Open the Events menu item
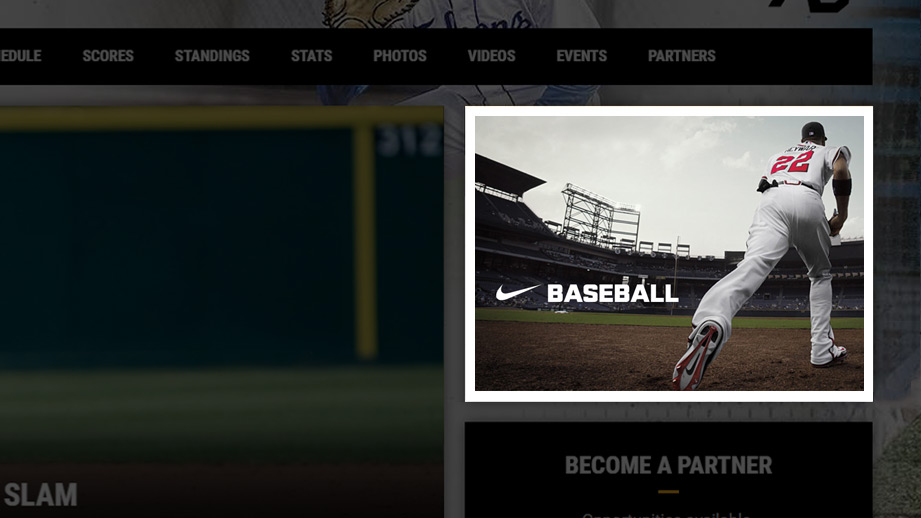 pos(581,56)
